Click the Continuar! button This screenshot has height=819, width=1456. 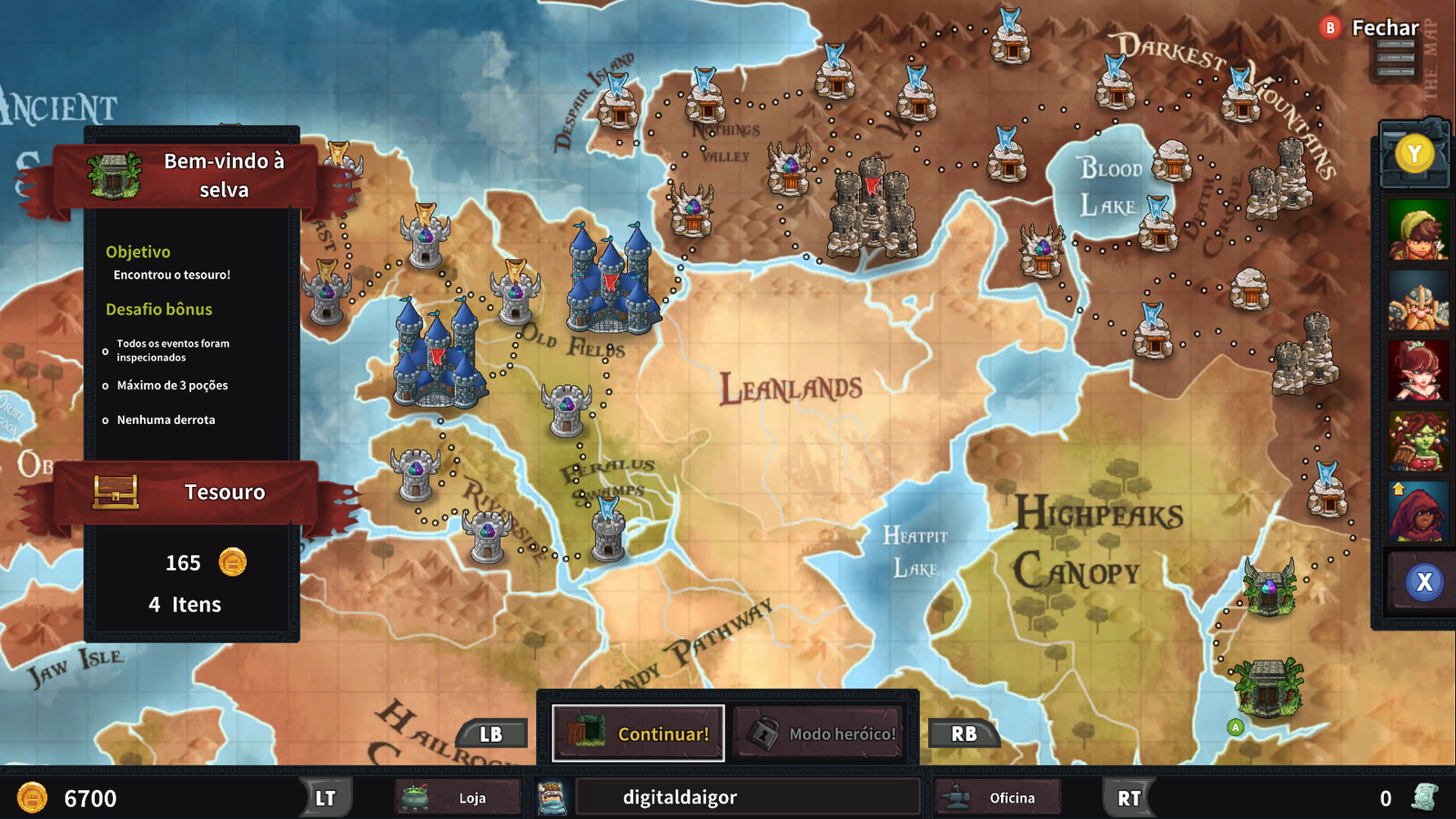tap(638, 733)
